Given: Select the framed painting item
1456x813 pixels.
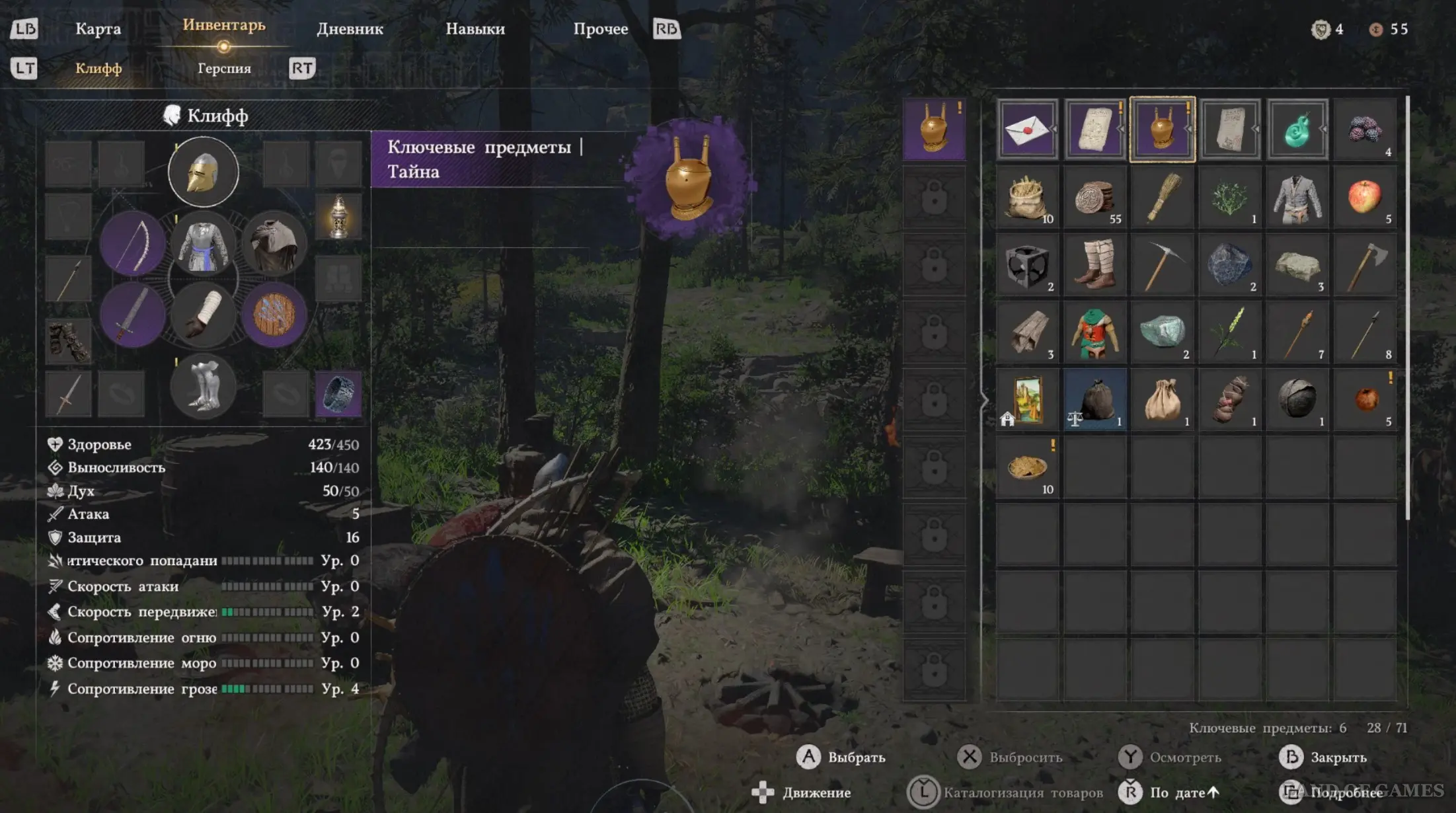Looking at the screenshot, I should (1027, 399).
